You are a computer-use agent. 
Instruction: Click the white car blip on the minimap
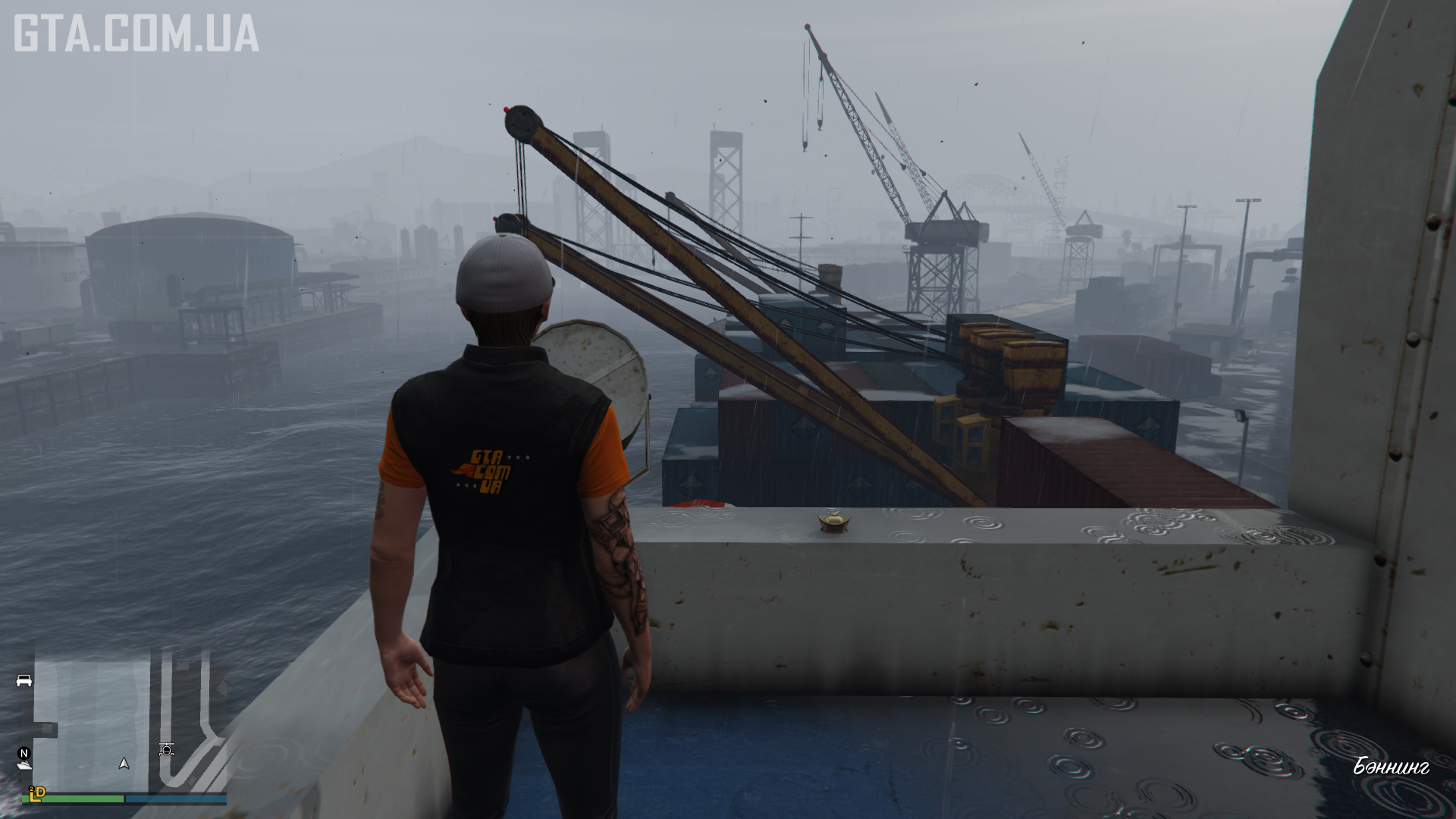[x=24, y=680]
